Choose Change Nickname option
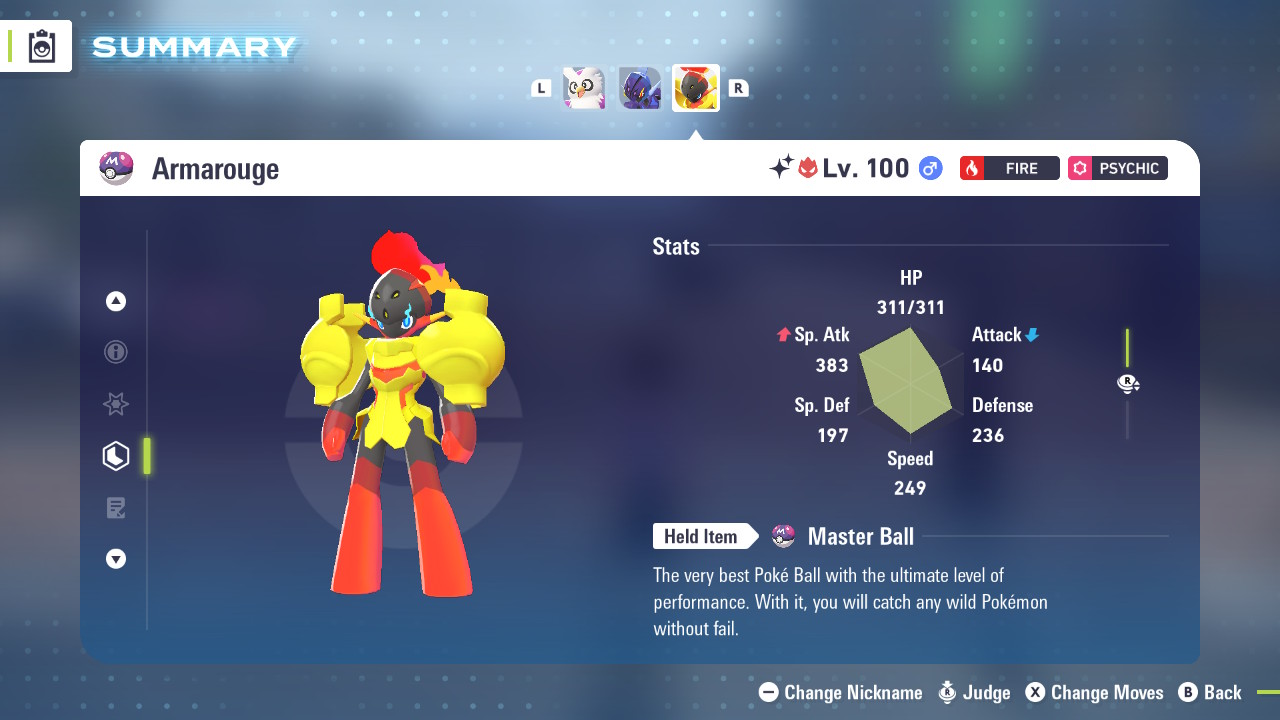 click(x=841, y=692)
